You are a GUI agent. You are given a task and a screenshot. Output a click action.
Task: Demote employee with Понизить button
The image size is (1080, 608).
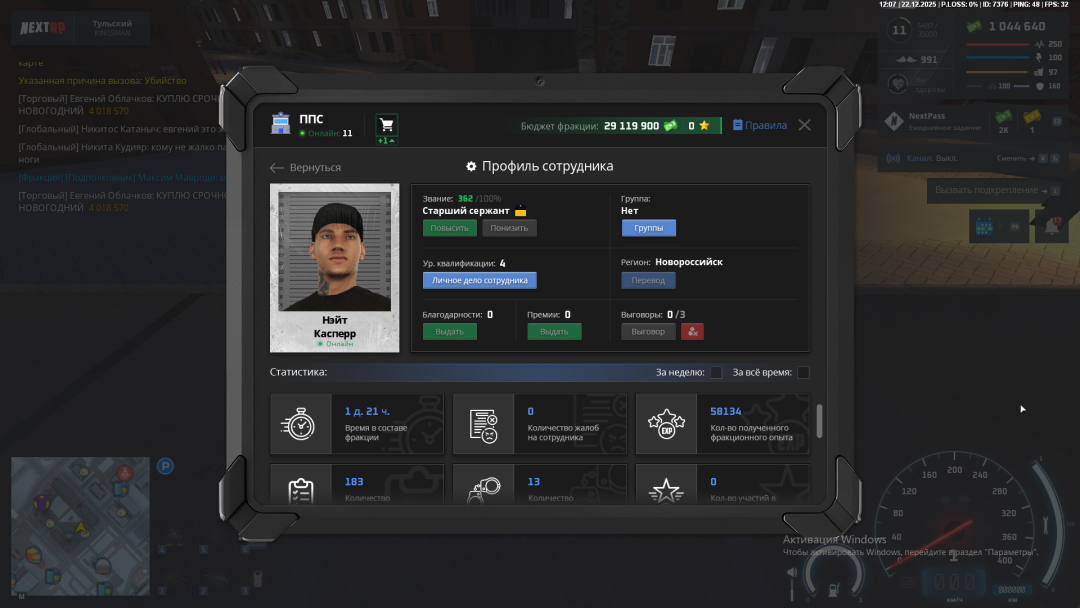click(x=509, y=228)
